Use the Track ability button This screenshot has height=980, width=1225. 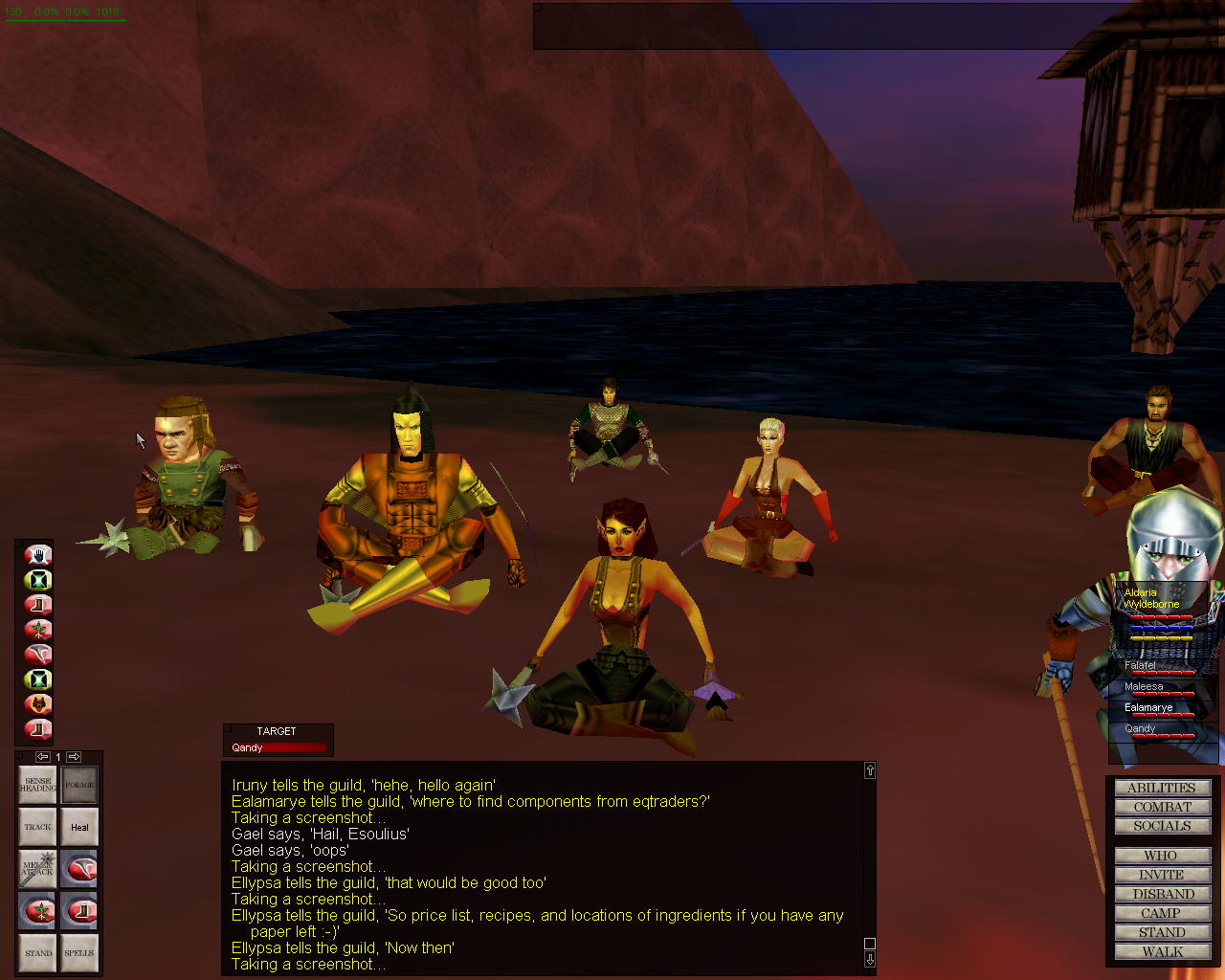pos(38,827)
